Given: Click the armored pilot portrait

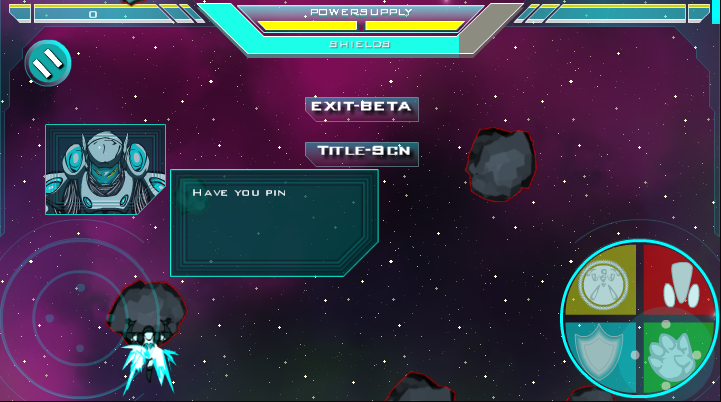Looking at the screenshot, I should click(x=105, y=169).
